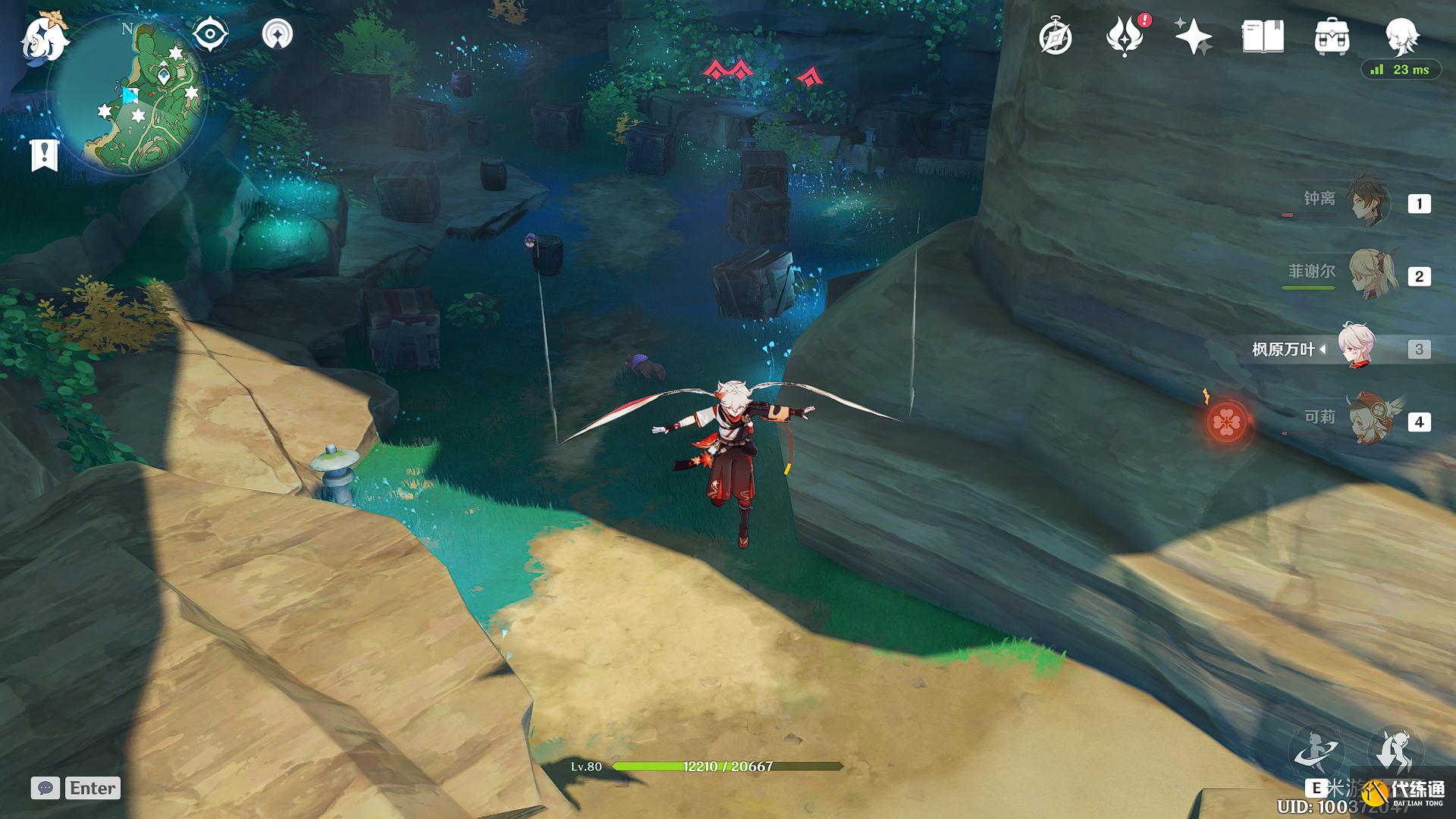Open the adventure compass icon
Viewport: 1456px width, 819px height.
pyautogui.click(x=1055, y=37)
